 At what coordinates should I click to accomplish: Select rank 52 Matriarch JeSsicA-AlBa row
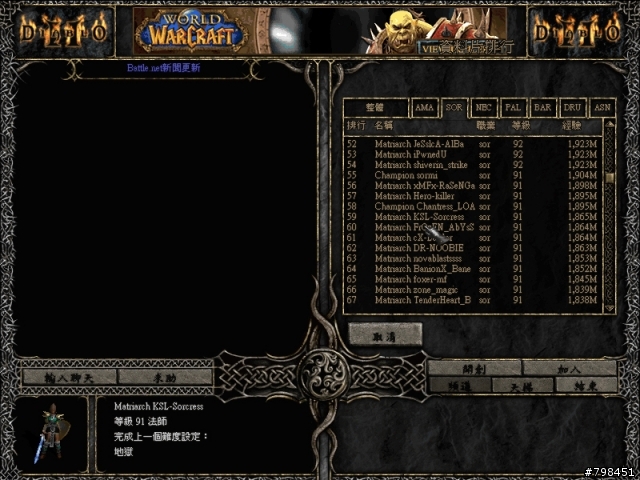click(470, 143)
